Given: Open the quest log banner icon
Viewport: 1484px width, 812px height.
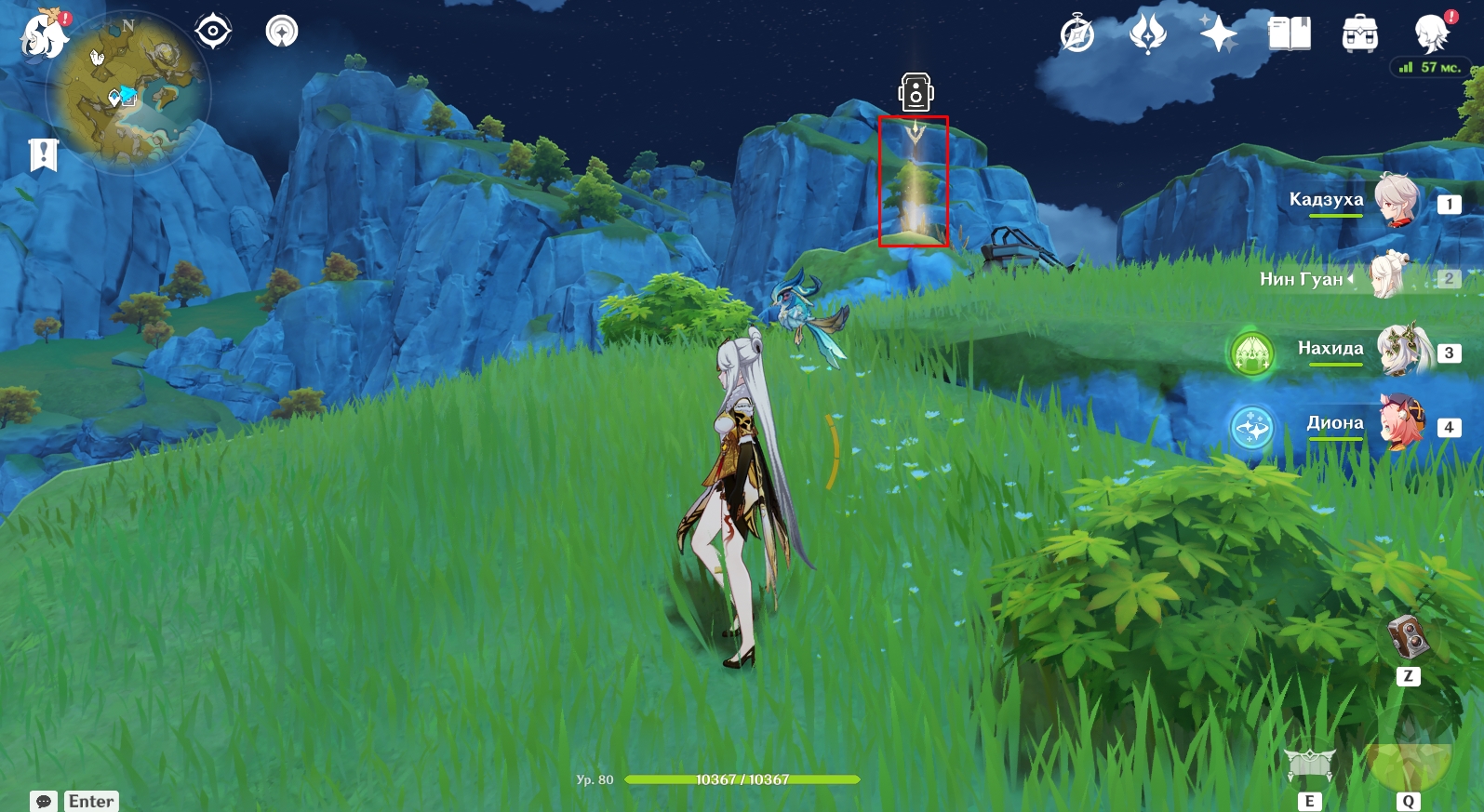Looking at the screenshot, I should (x=44, y=154).
